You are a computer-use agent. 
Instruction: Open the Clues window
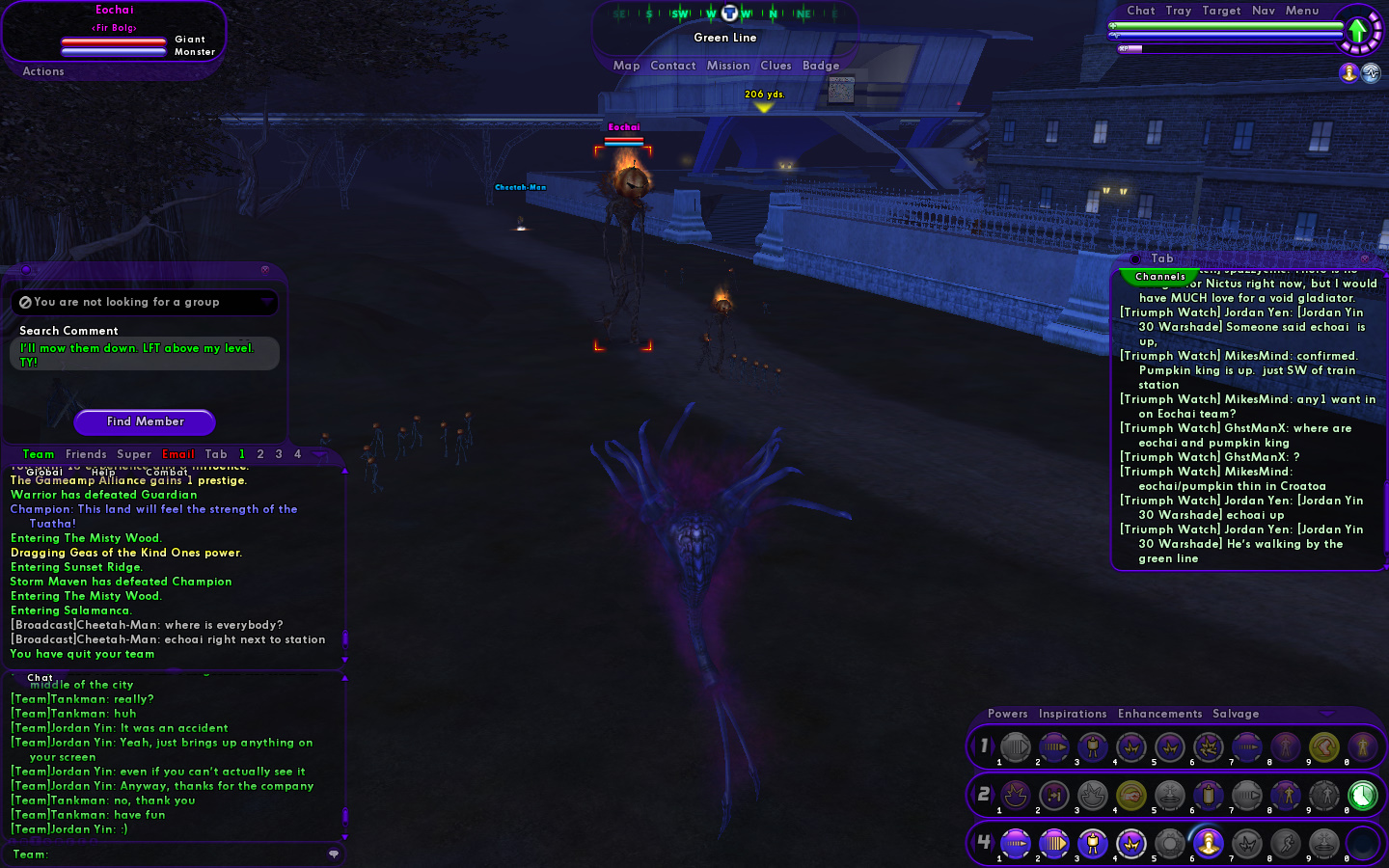tap(776, 66)
